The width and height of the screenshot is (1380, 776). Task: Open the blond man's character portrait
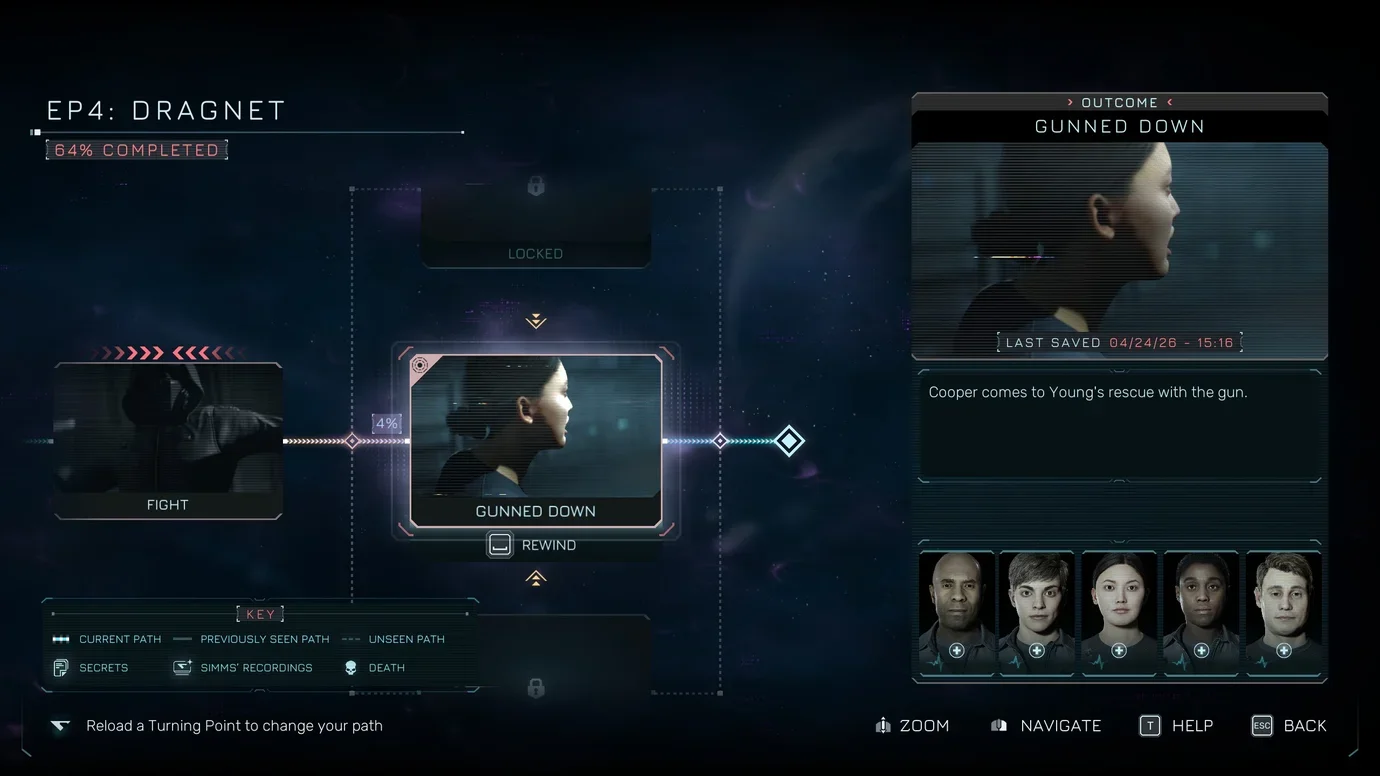point(1283,612)
